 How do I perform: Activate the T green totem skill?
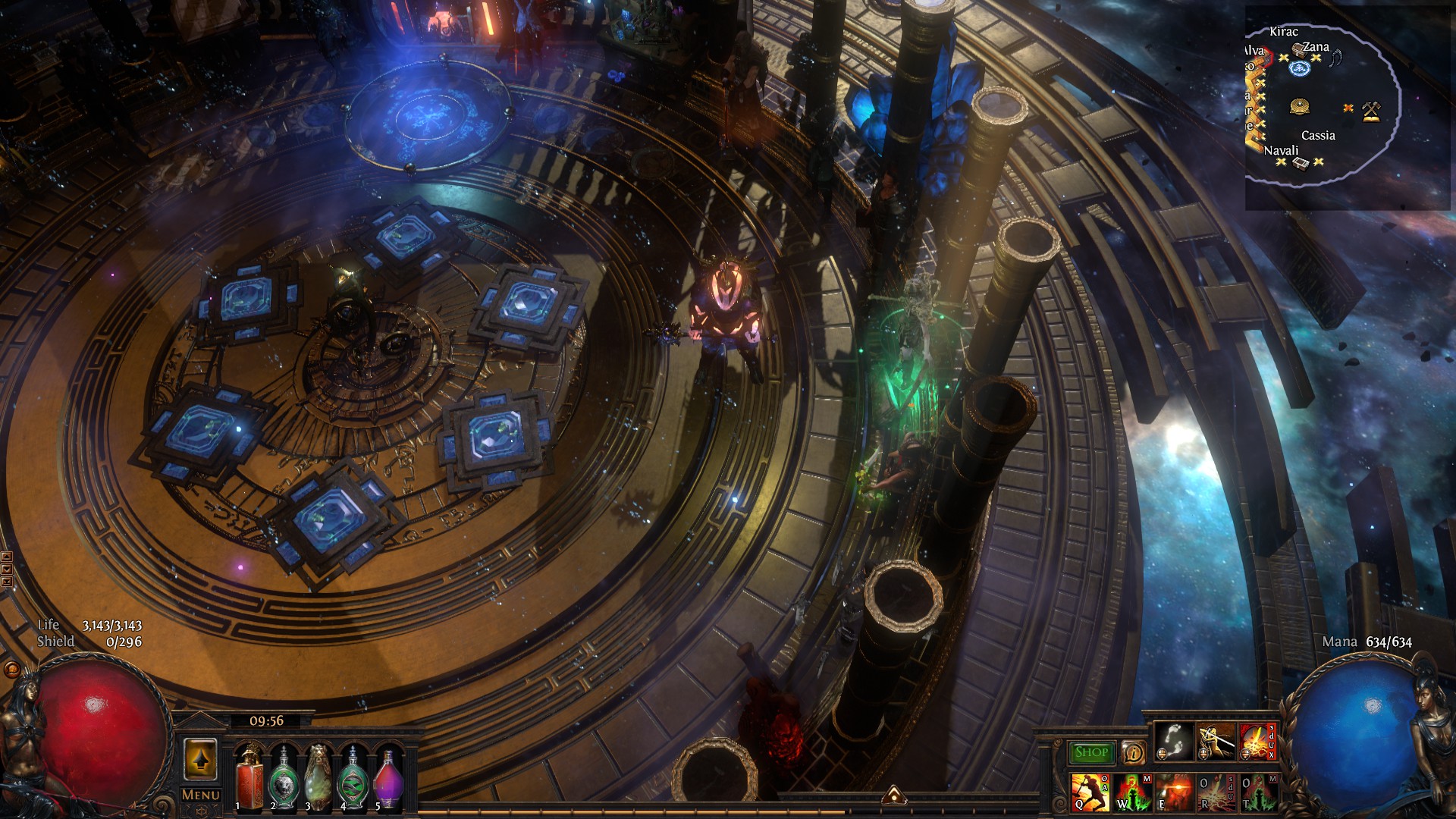tap(1257, 792)
